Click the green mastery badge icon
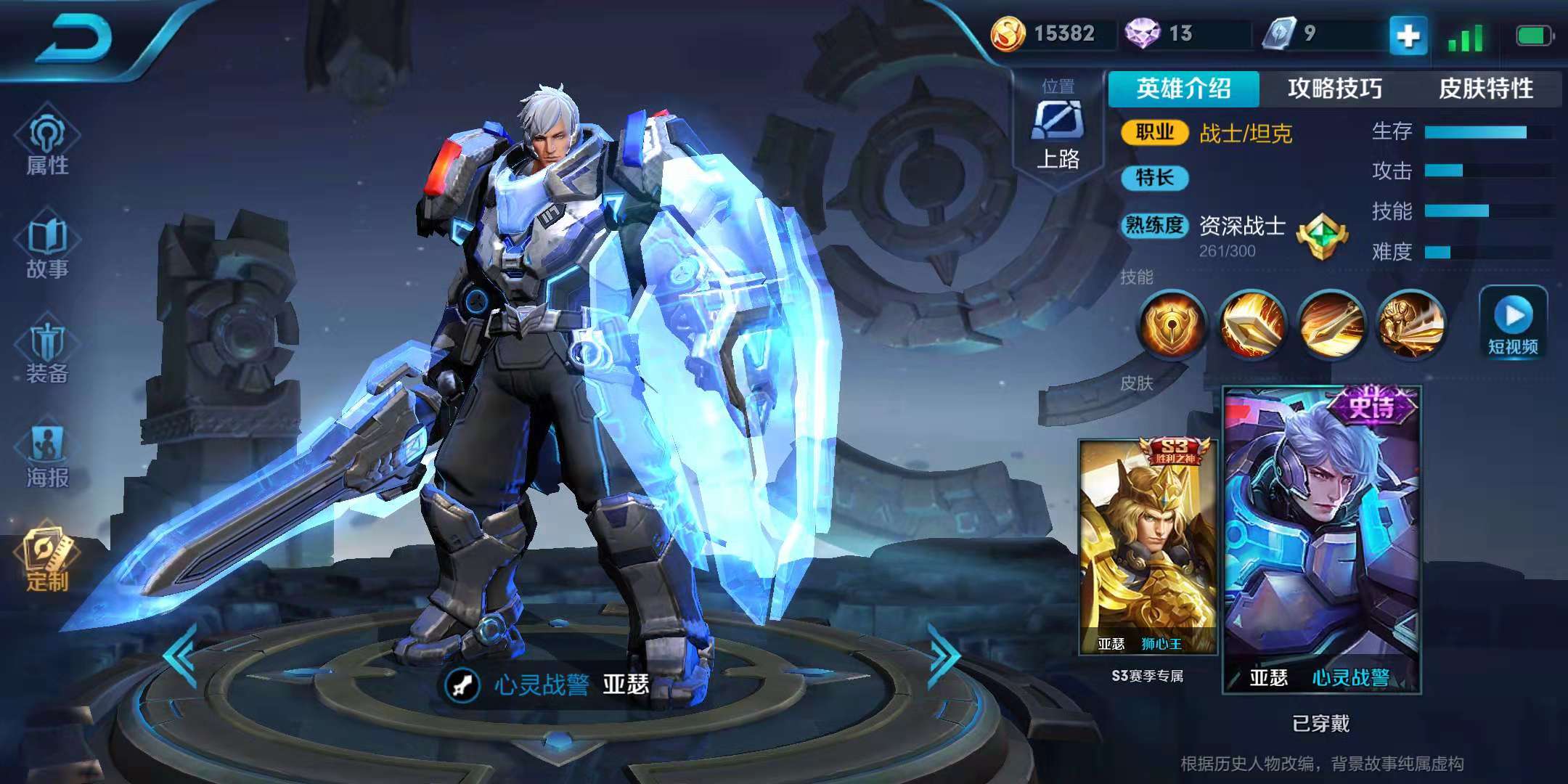The width and height of the screenshot is (1568, 784). point(1321,237)
